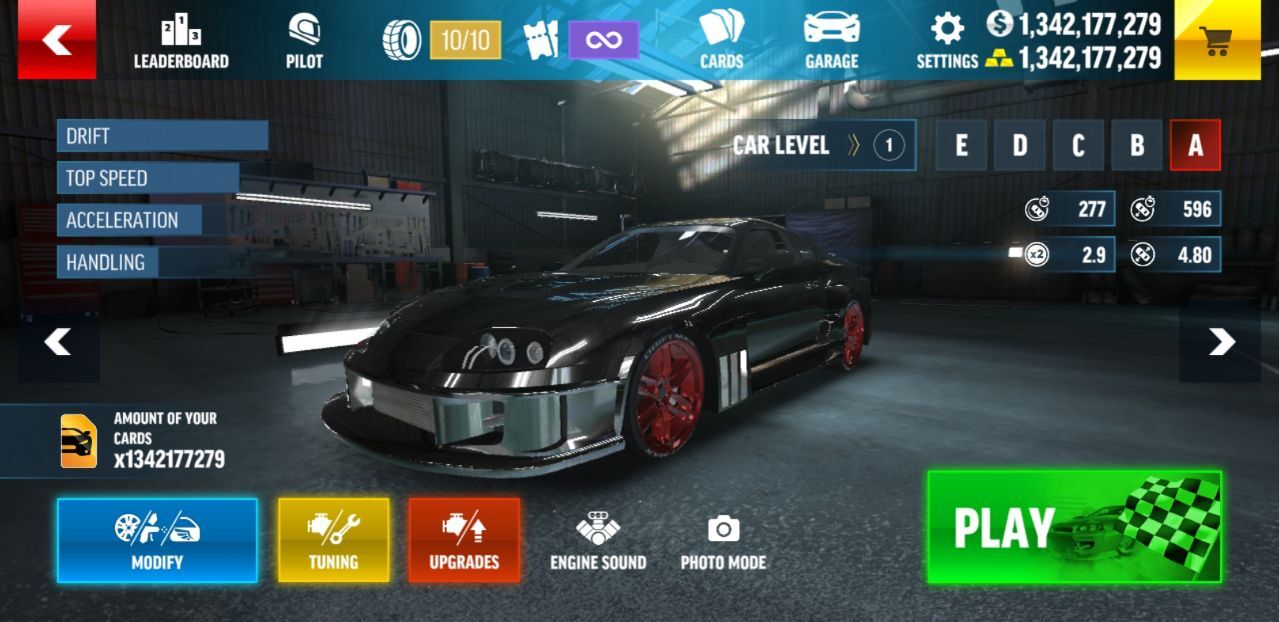
Task: Open the Modify menu
Action: (157, 540)
